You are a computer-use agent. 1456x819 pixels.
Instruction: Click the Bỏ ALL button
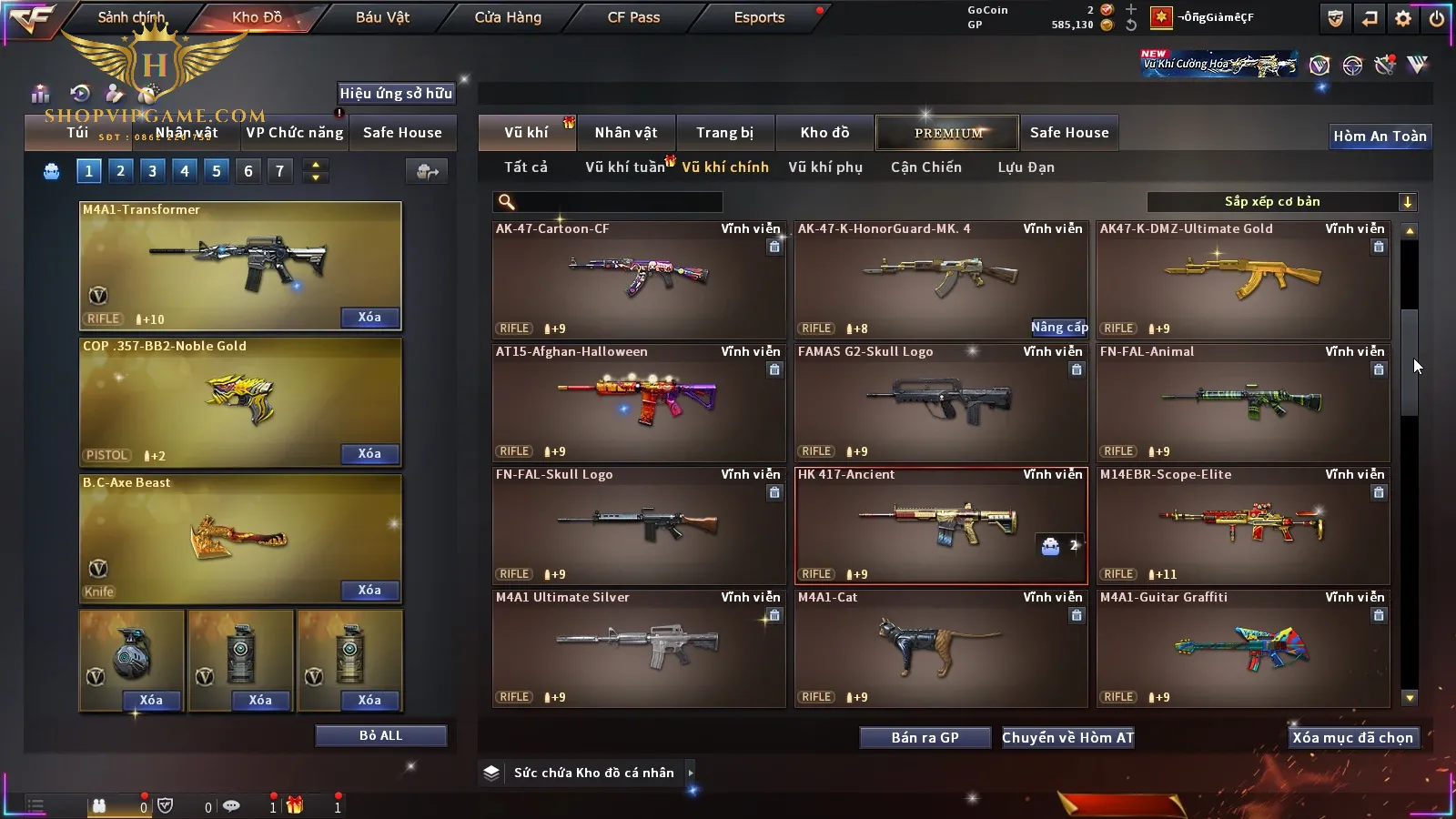click(380, 736)
